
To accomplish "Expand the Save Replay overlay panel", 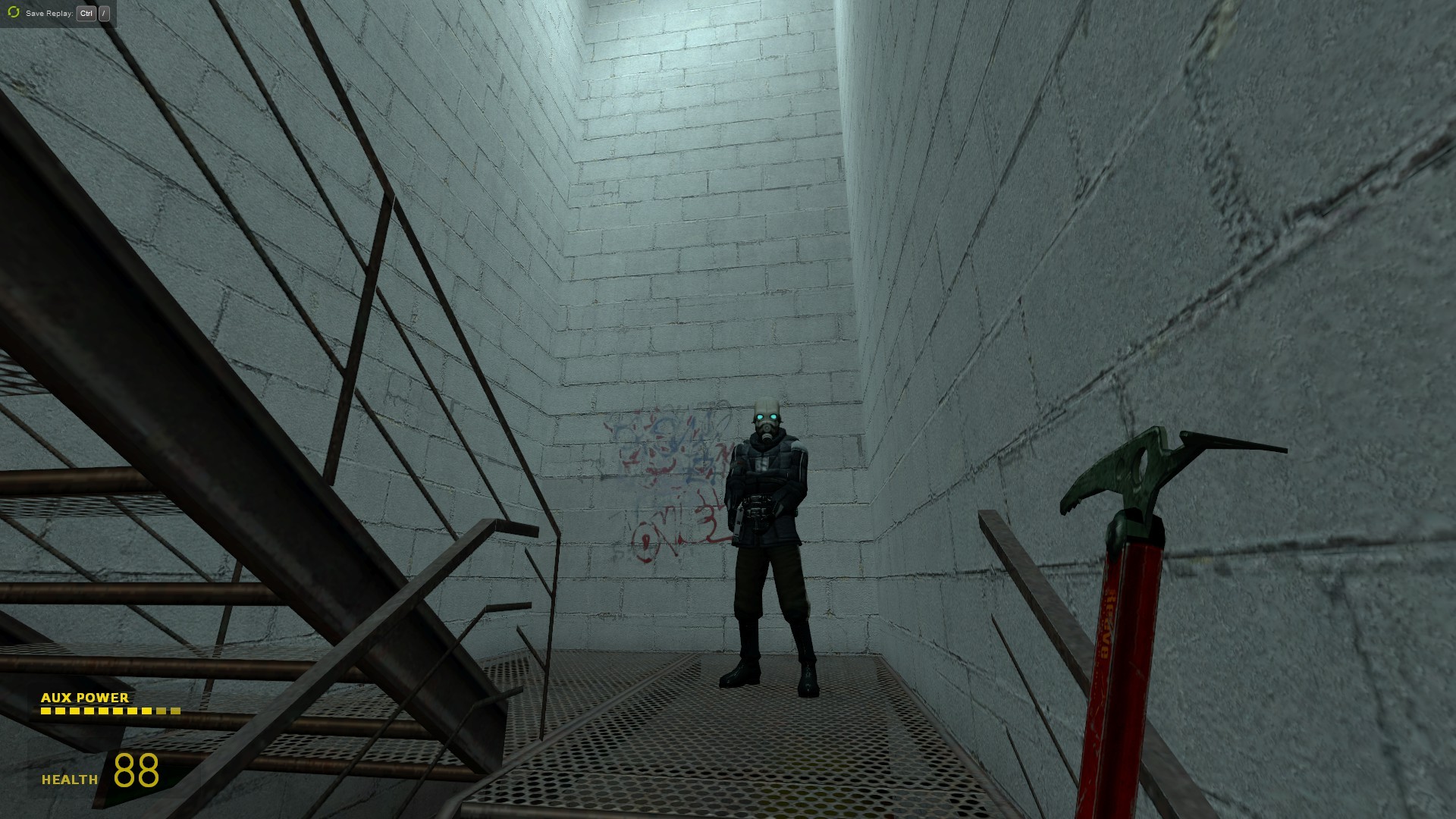I will pos(57,13).
